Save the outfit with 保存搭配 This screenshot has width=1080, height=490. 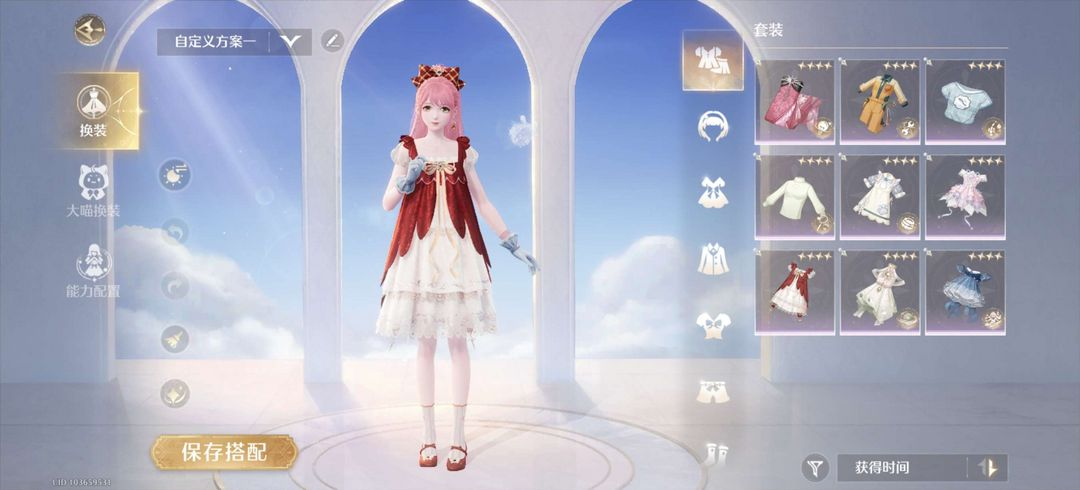(224, 452)
